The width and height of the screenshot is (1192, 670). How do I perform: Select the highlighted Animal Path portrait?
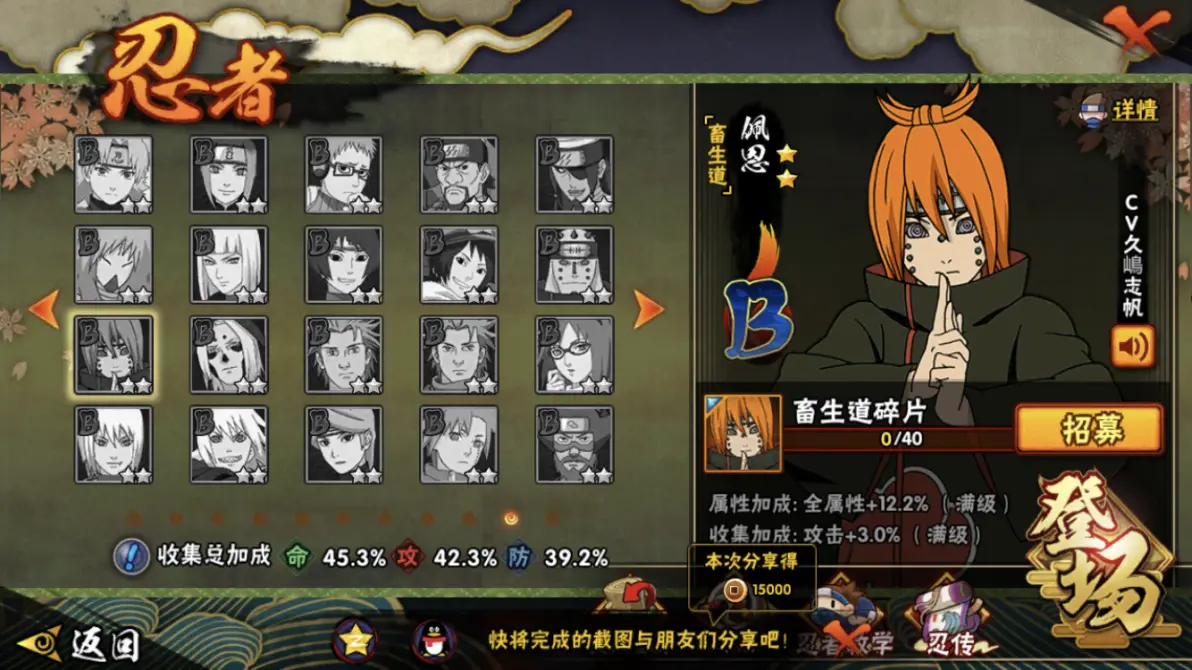point(114,355)
